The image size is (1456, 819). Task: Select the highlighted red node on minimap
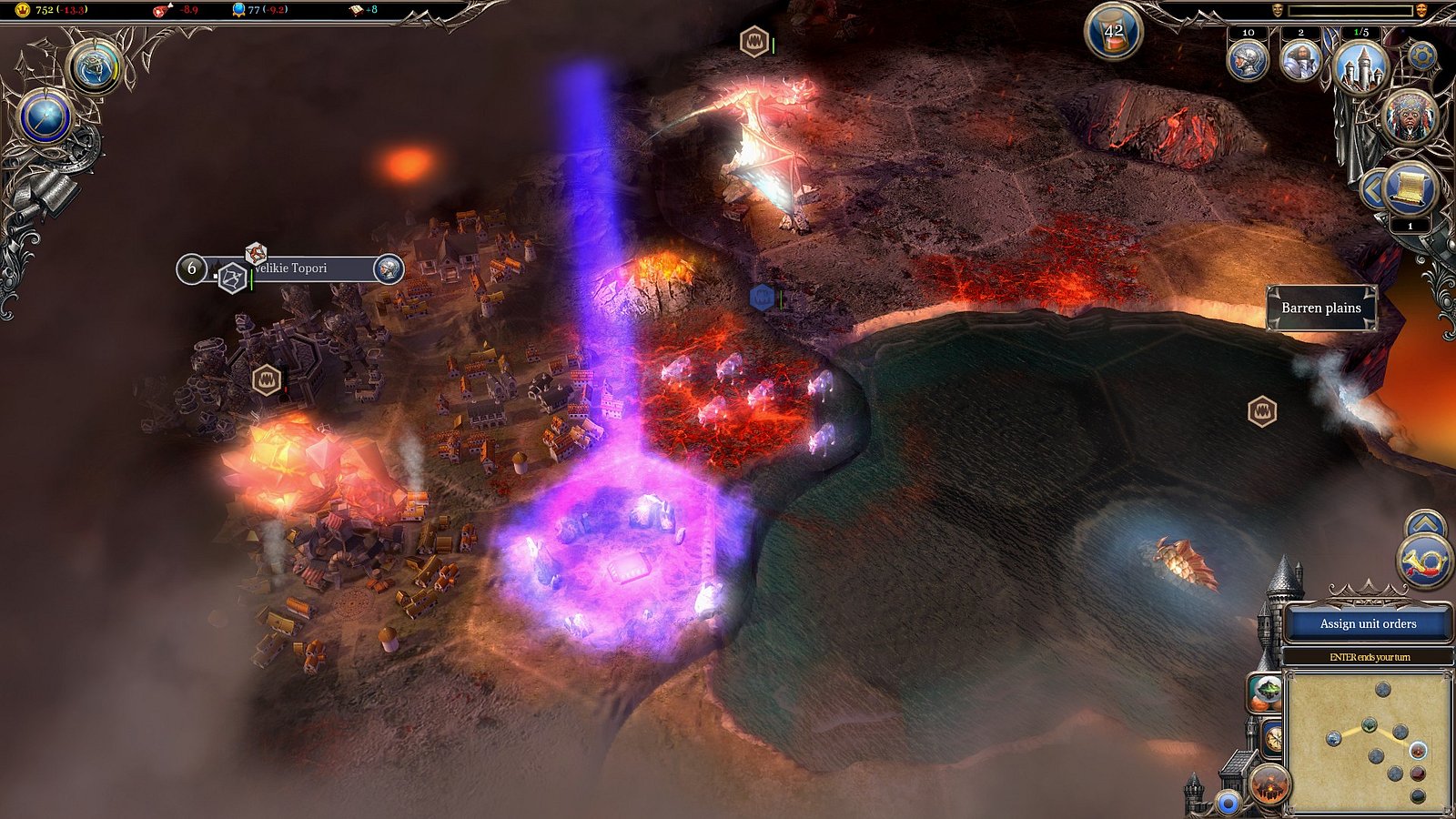tap(1418, 752)
